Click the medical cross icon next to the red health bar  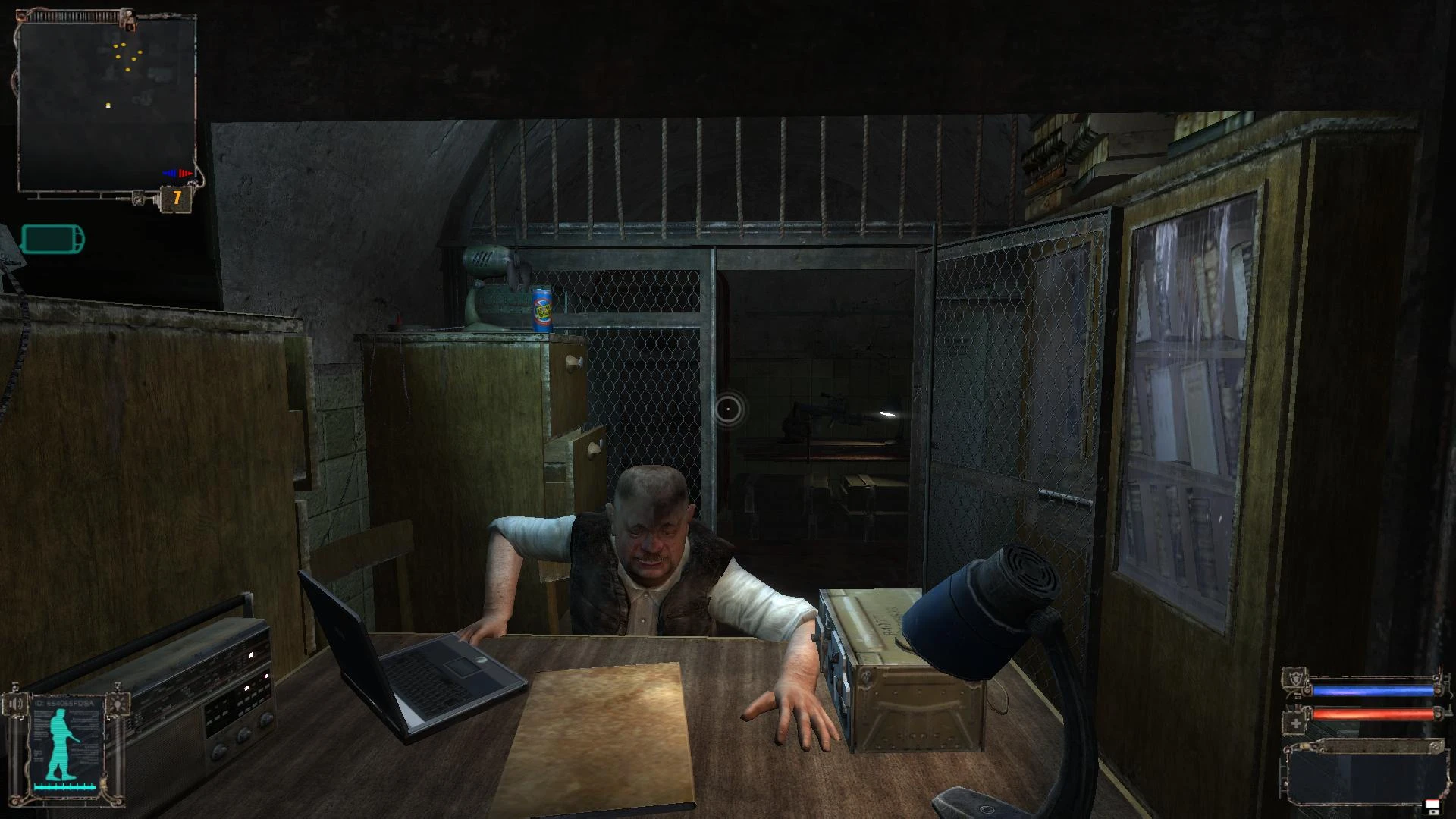(x=1295, y=723)
